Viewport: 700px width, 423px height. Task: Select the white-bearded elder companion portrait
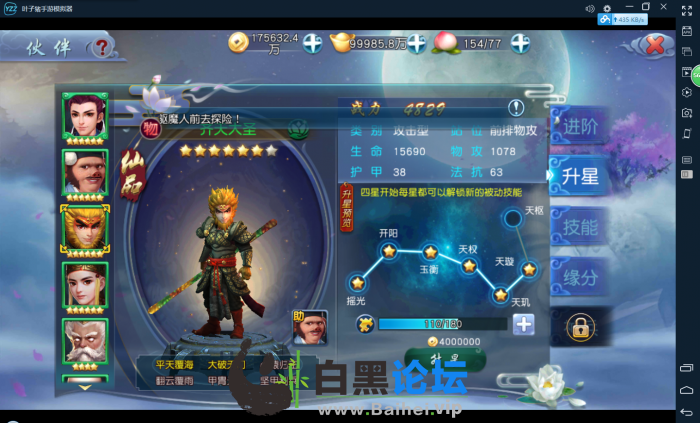coord(85,342)
